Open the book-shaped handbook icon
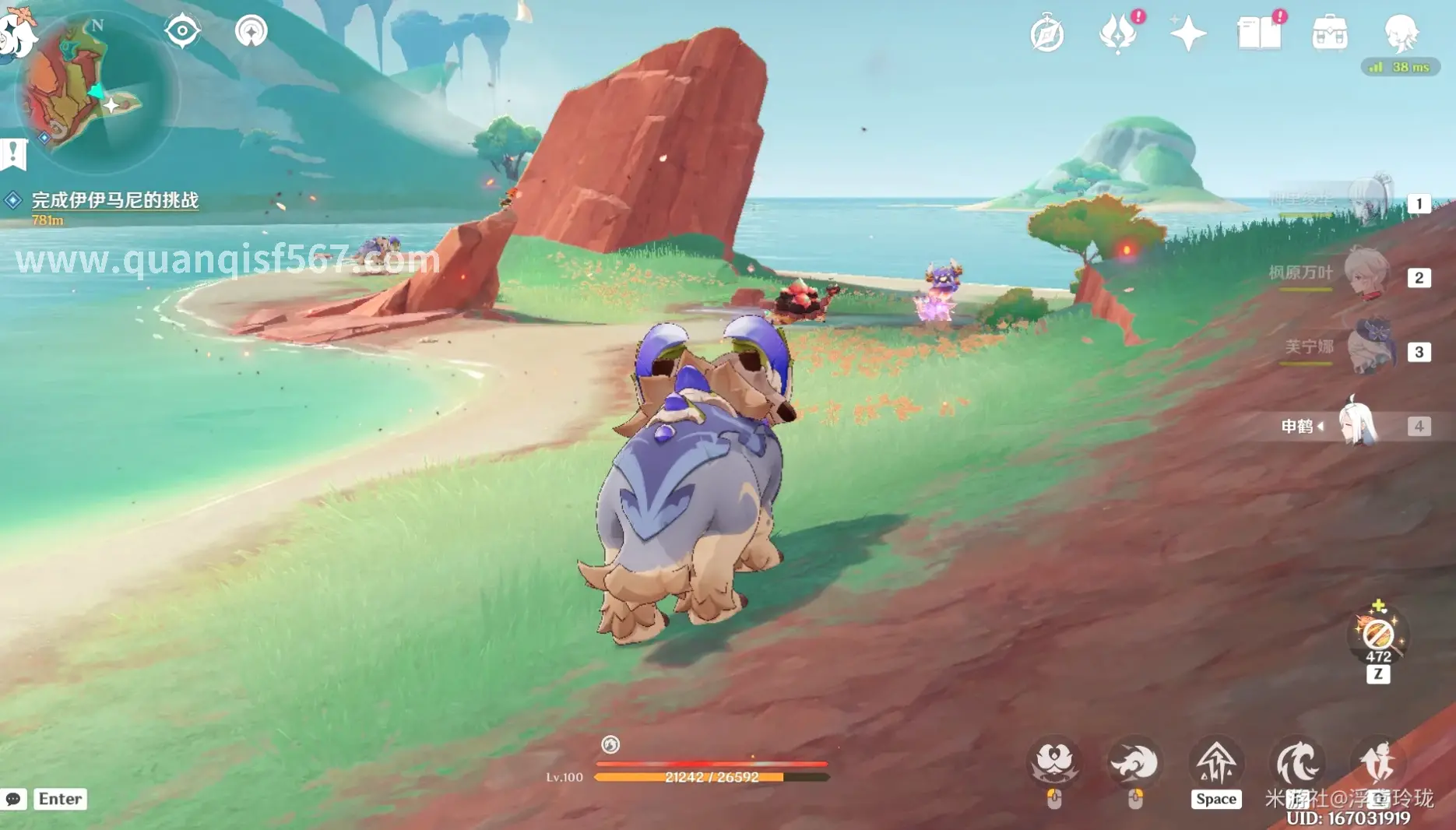Viewport: 1456px width, 830px height. (1259, 34)
